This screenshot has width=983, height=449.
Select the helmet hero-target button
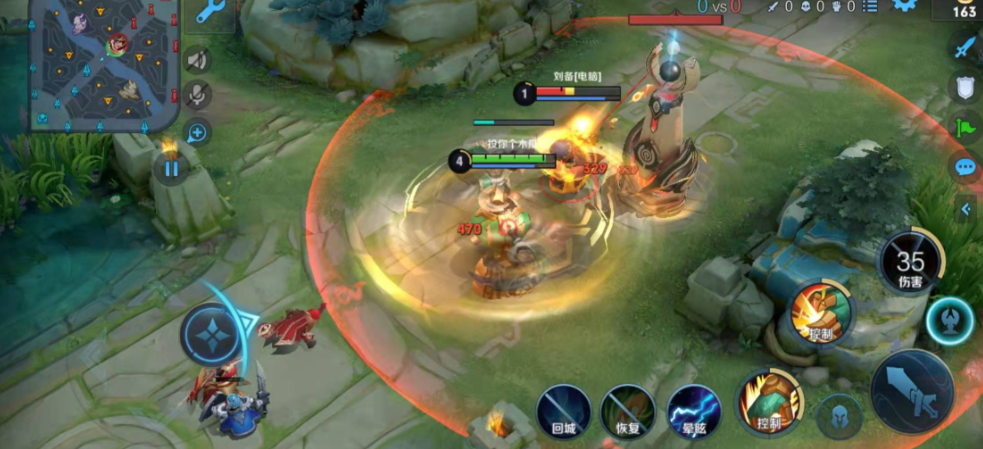(x=839, y=416)
